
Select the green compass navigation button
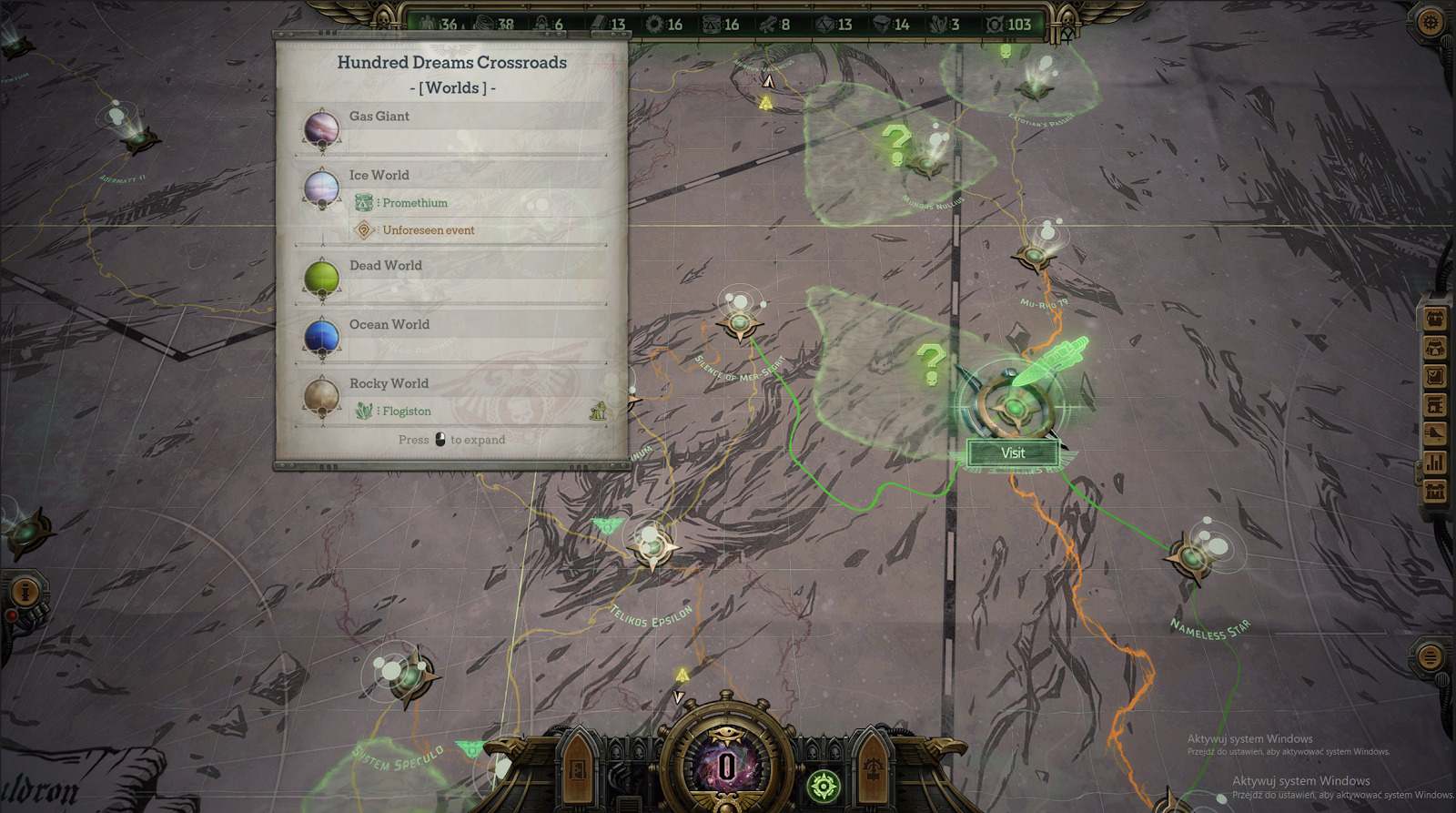tap(824, 786)
